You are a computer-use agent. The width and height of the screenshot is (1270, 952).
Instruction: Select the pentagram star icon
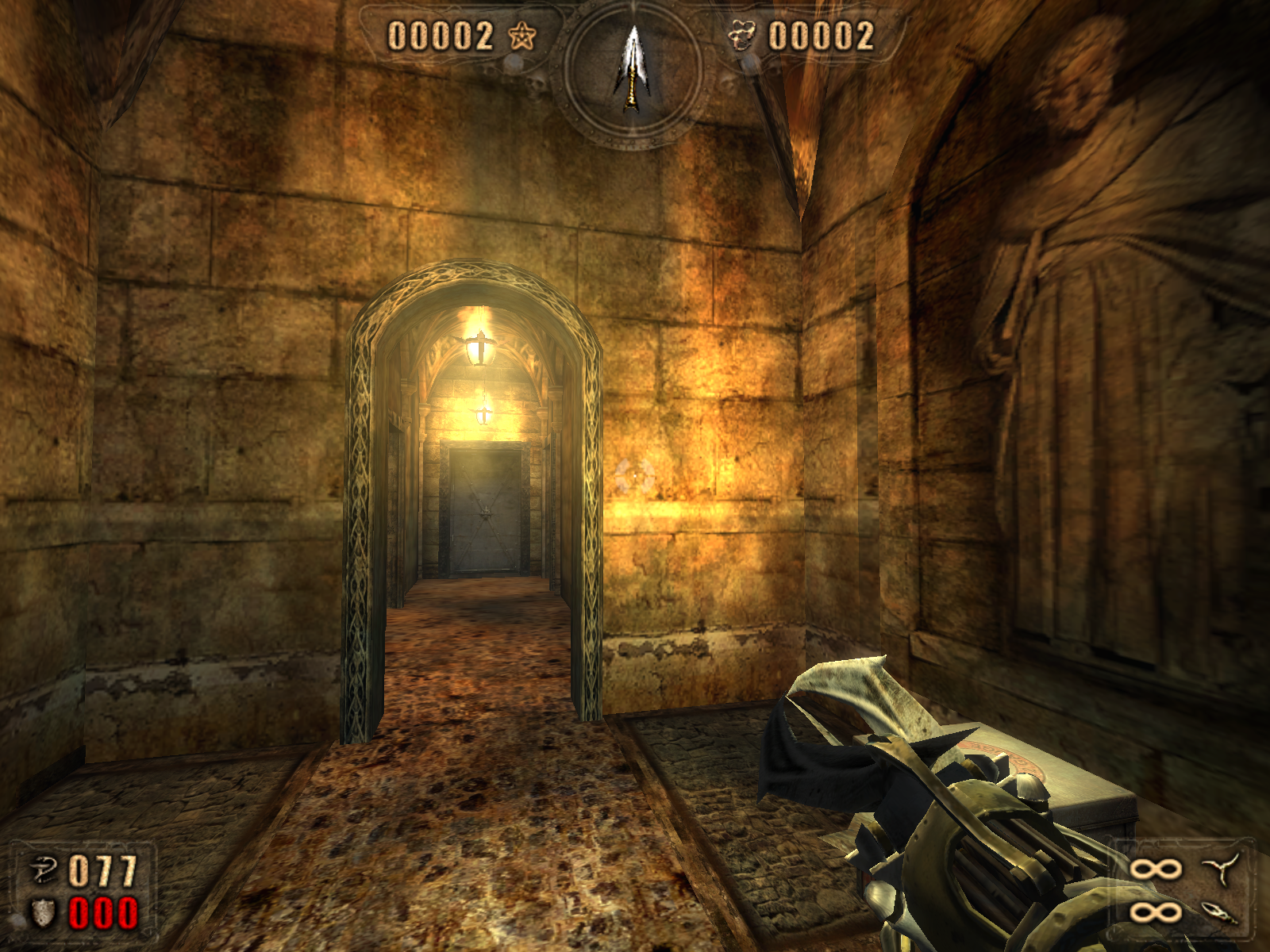521,36
